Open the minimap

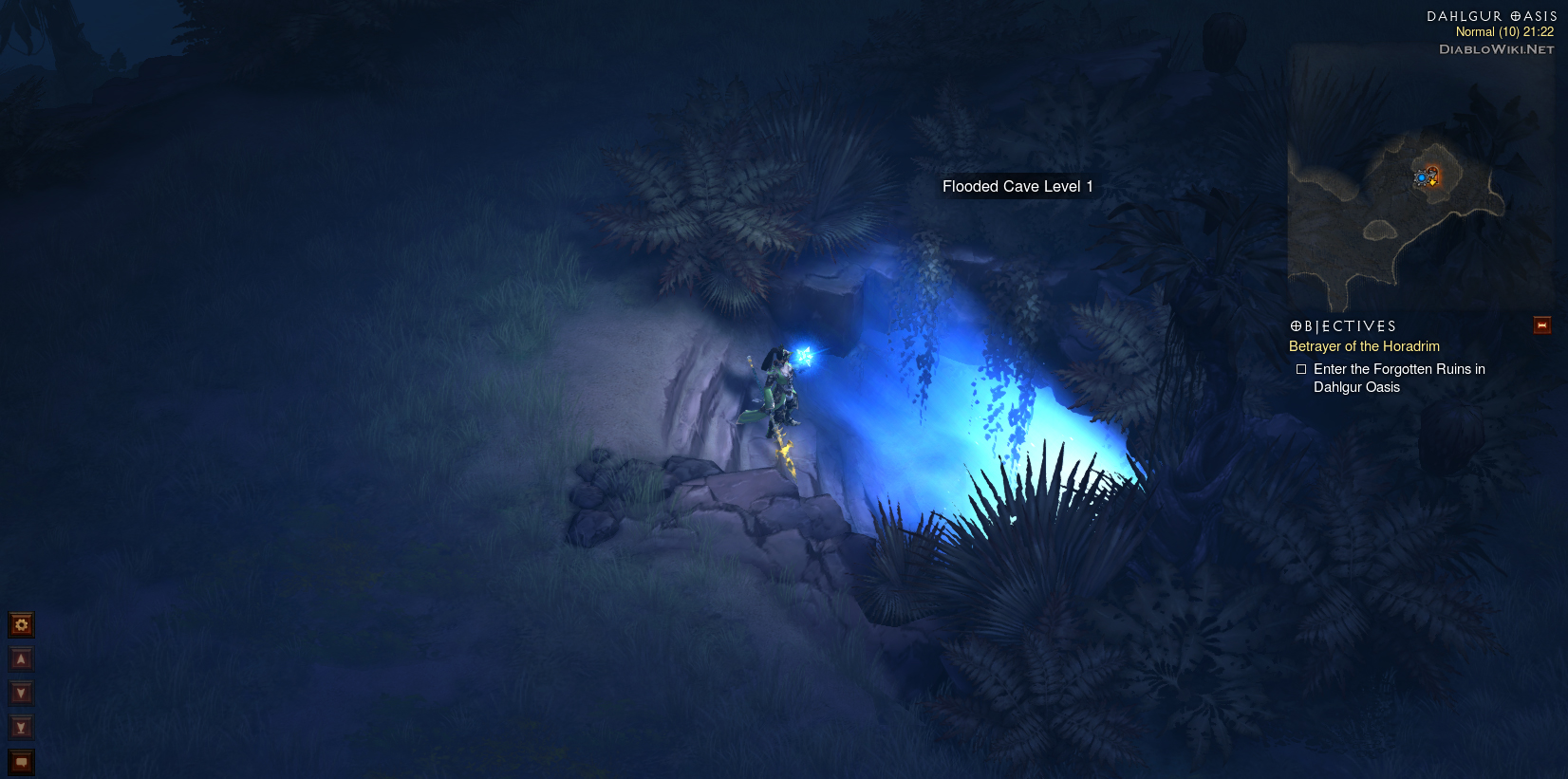[1419, 180]
